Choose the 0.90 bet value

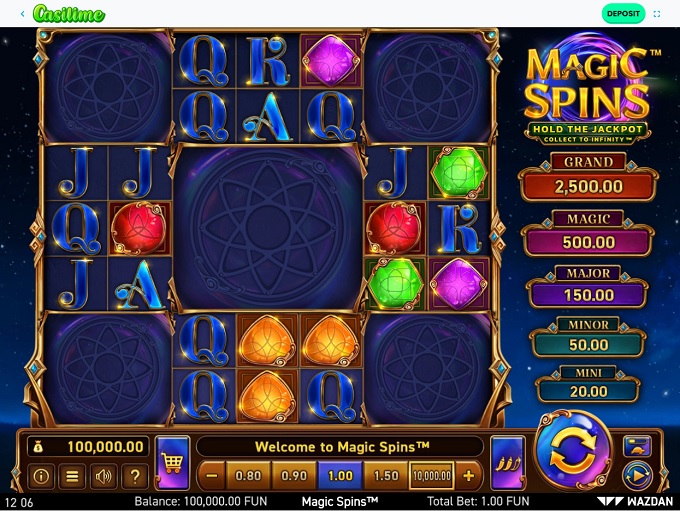pyautogui.click(x=294, y=475)
